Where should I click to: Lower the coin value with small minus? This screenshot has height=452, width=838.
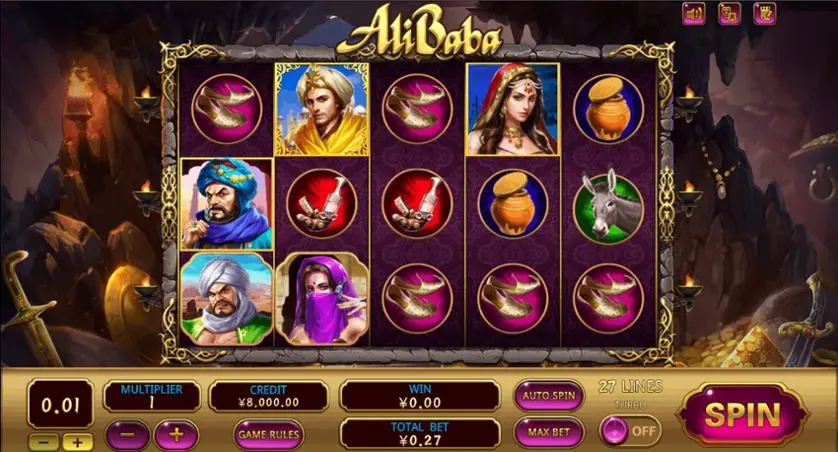(45, 441)
